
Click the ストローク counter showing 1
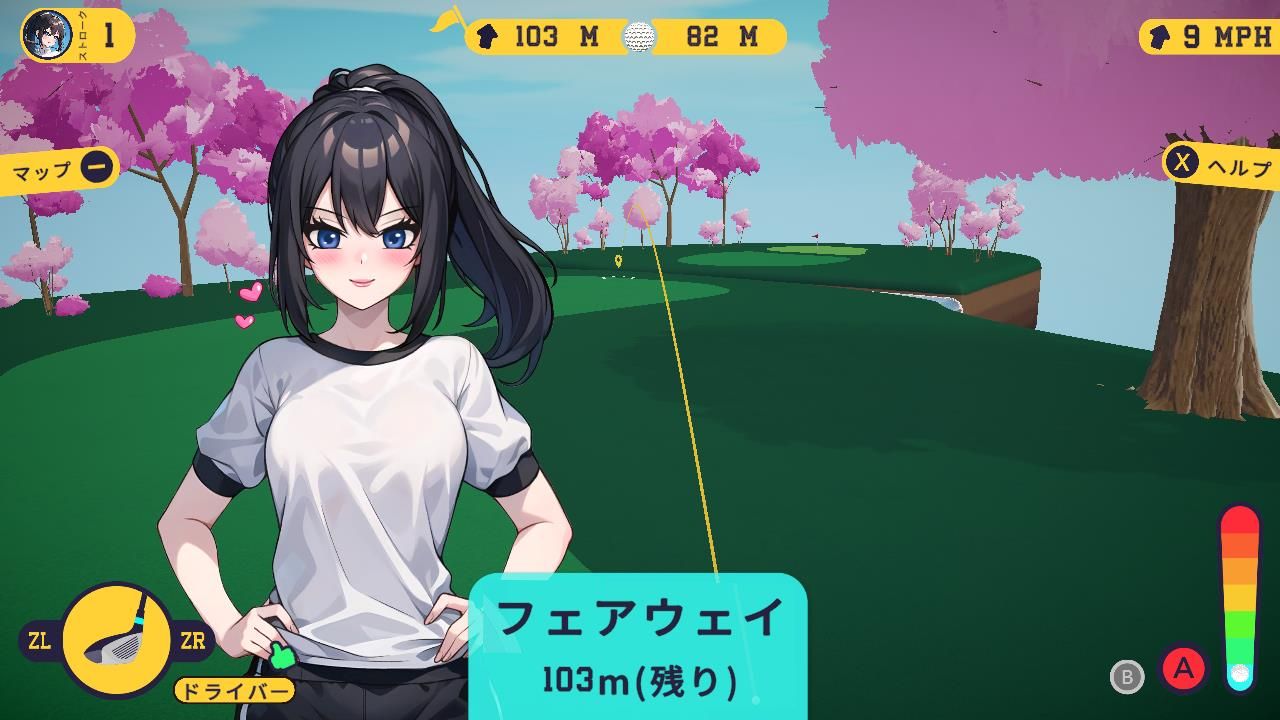pos(109,32)
